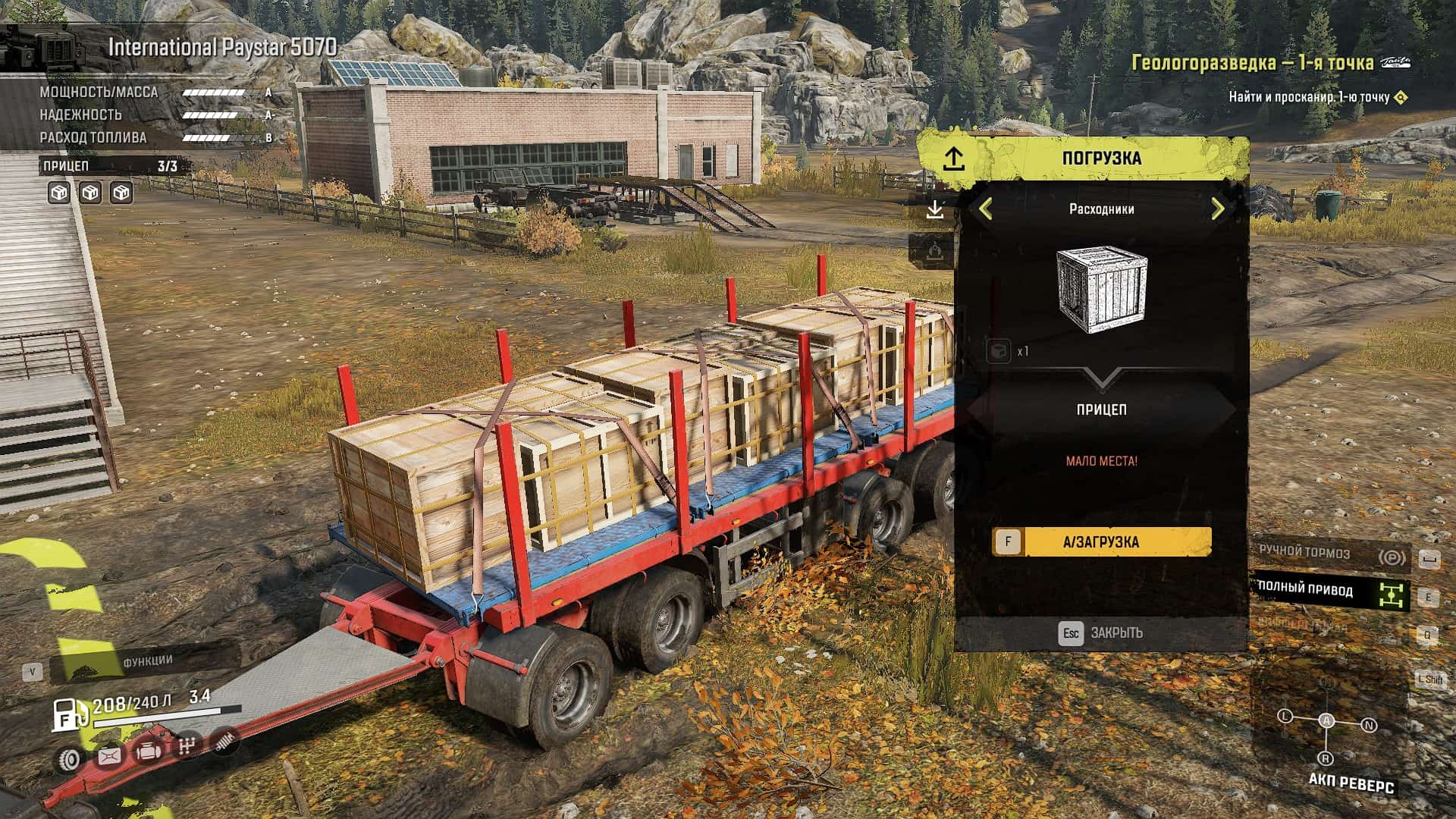This screenshot has height=819, width=1456.
Task: Close the loading panel via ЗАКРЫТЬ
Action: pyautogui.click(x=1101, y=633)
